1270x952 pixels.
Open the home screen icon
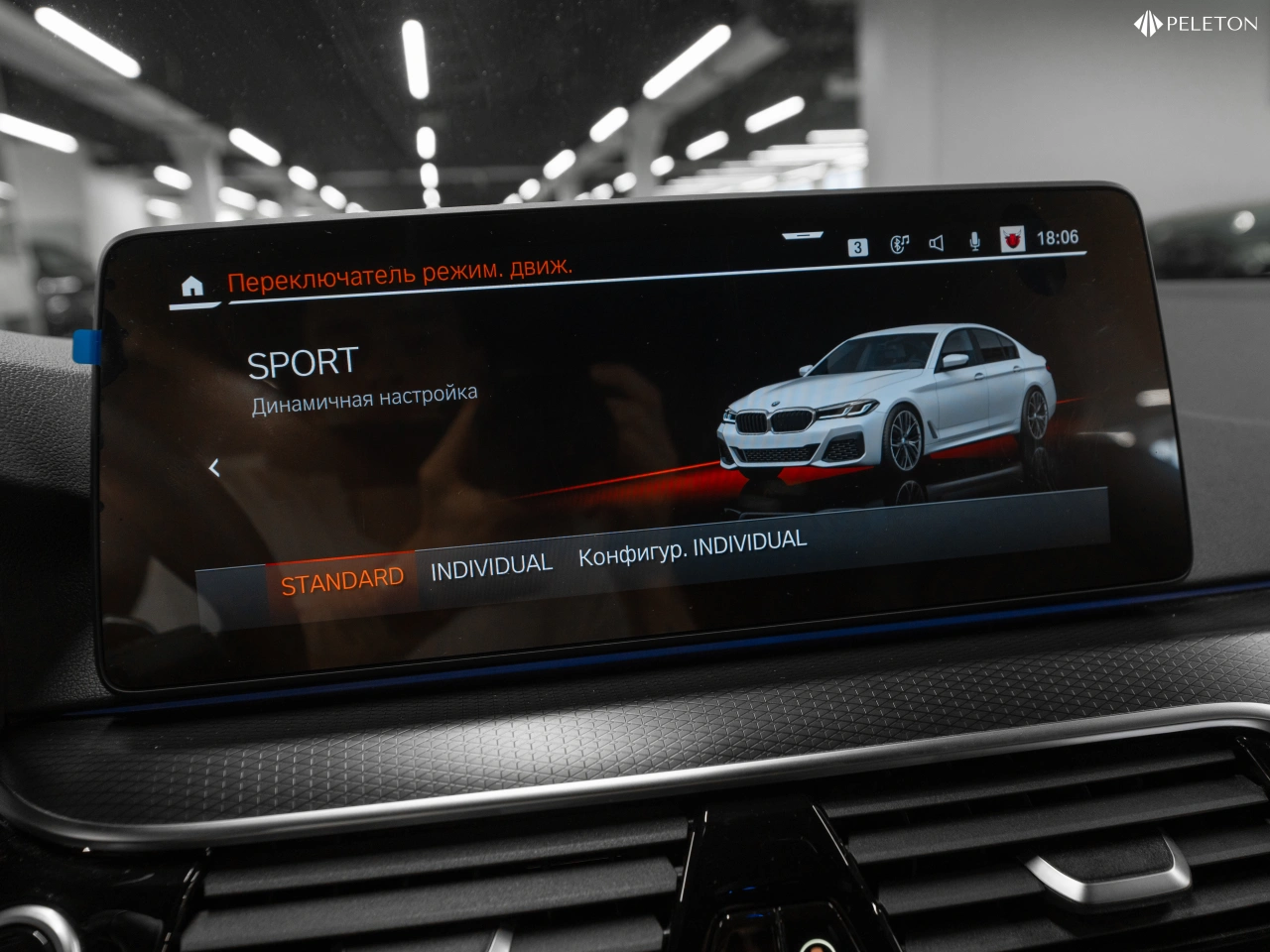pos(192,287)
